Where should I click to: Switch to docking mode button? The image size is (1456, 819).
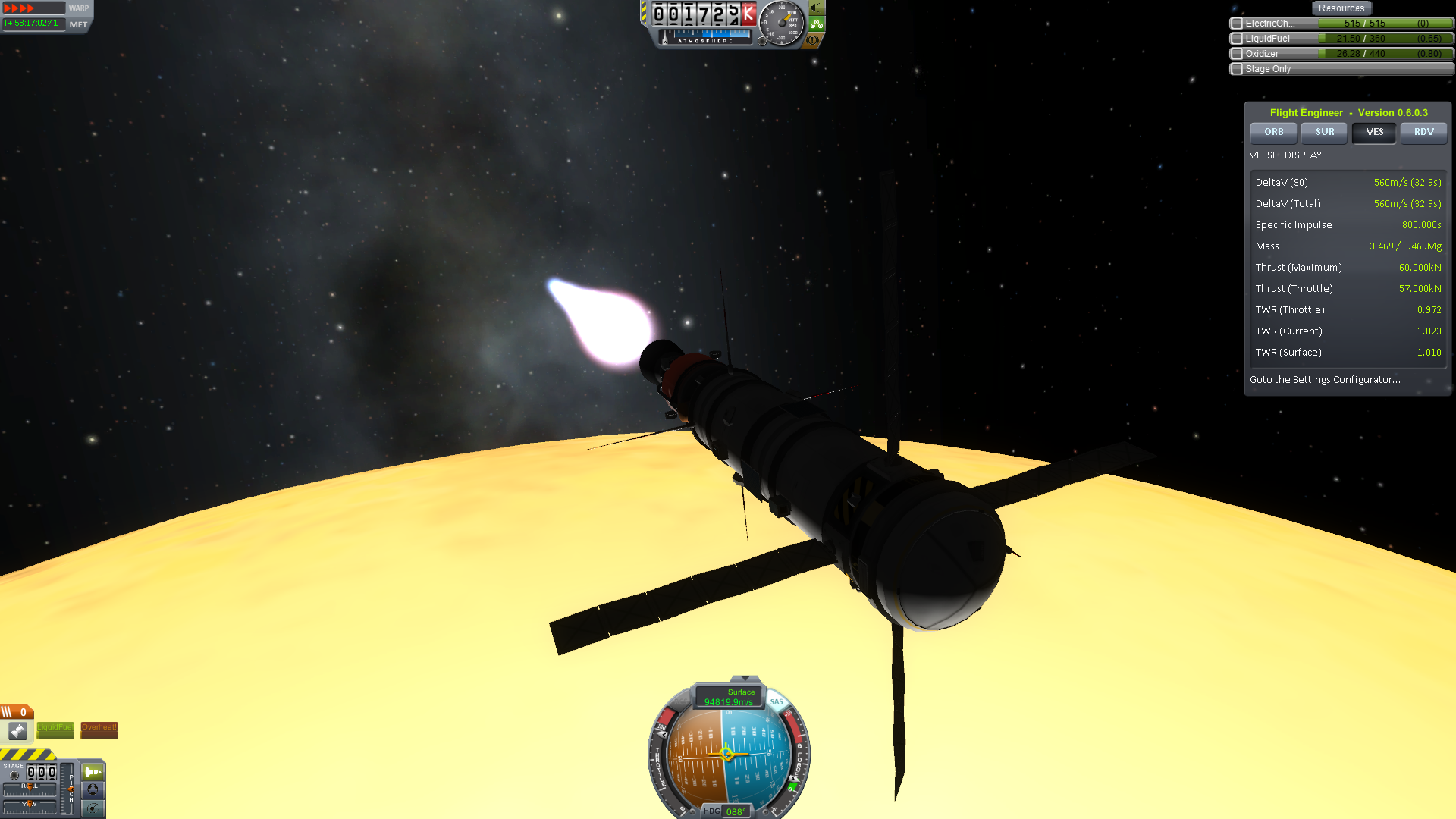[x=93, y=789]
